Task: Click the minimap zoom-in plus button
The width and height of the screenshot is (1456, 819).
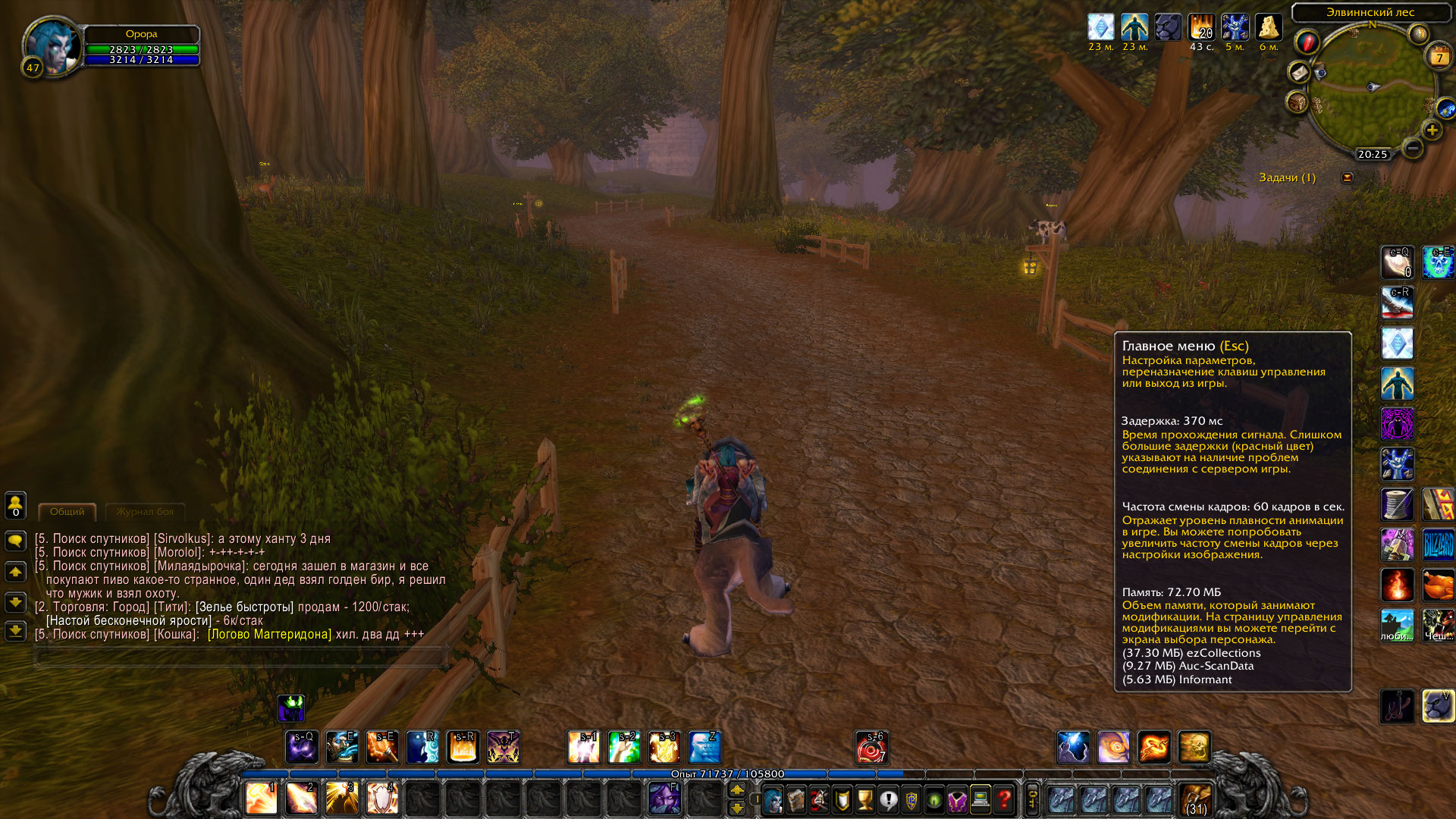Action: tap(1433, 130)
